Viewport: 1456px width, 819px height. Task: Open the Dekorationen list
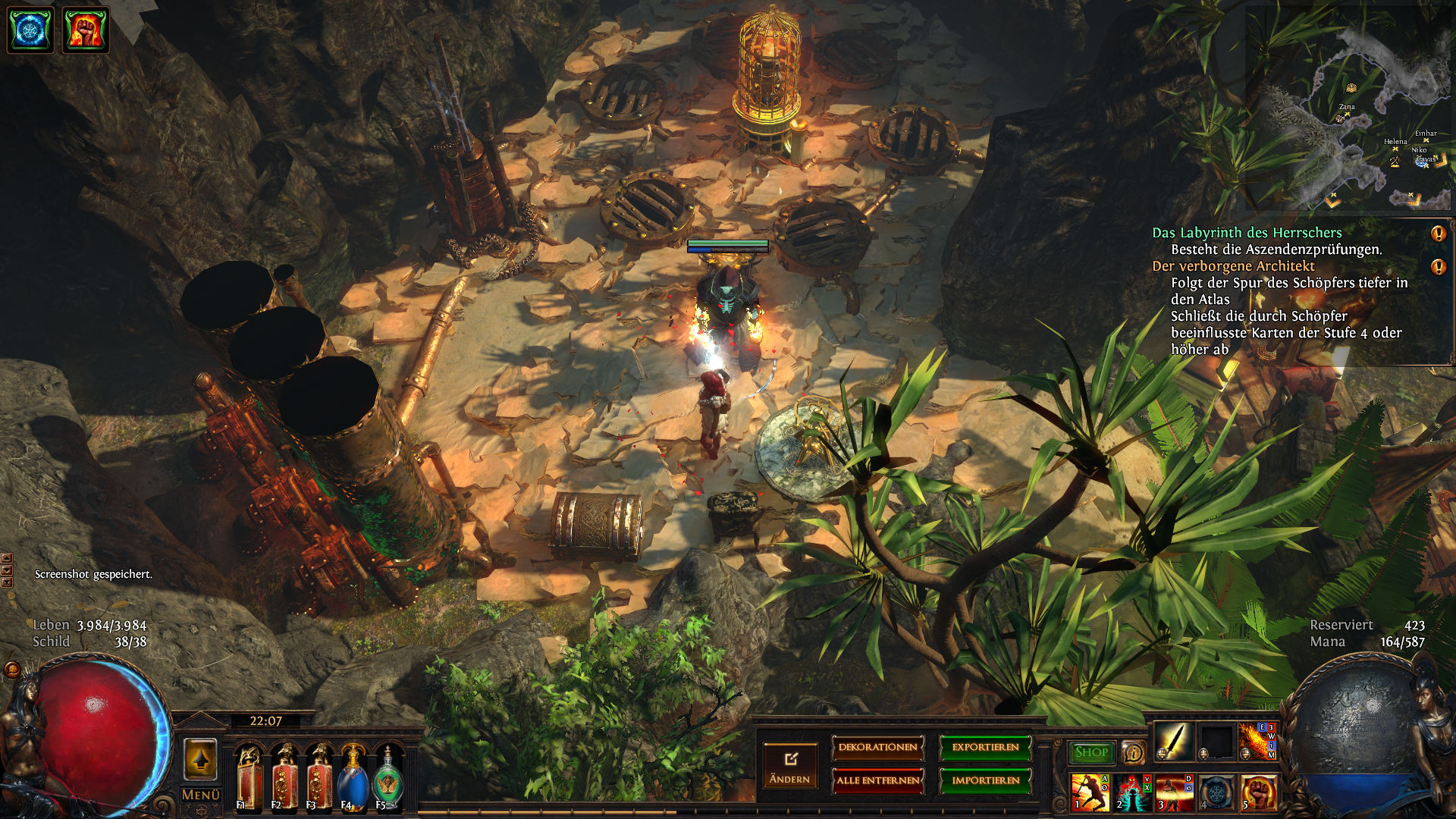pyautogui.click(x=877, y=748)
